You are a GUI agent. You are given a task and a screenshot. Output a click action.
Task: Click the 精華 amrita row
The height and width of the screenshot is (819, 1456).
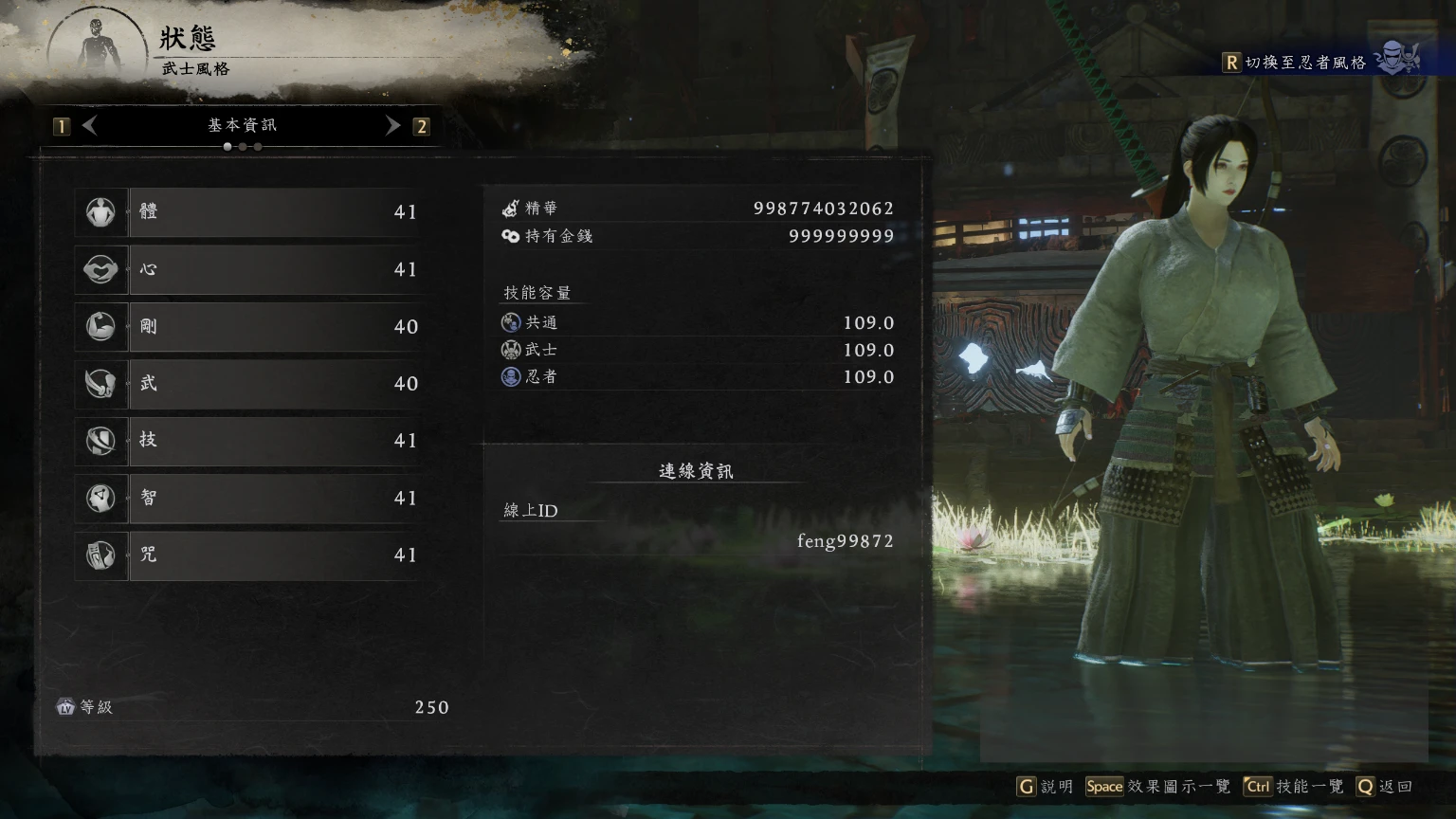[697, 209]
